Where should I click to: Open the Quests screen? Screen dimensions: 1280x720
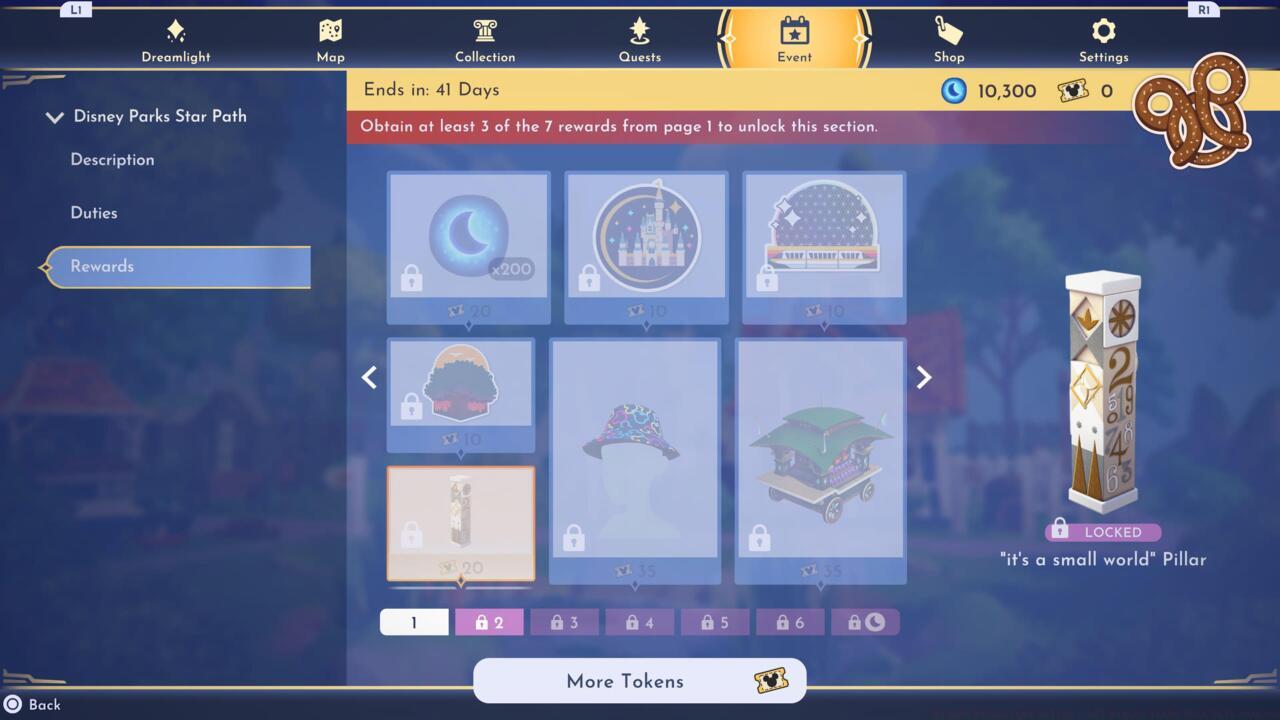click(640, 38)
